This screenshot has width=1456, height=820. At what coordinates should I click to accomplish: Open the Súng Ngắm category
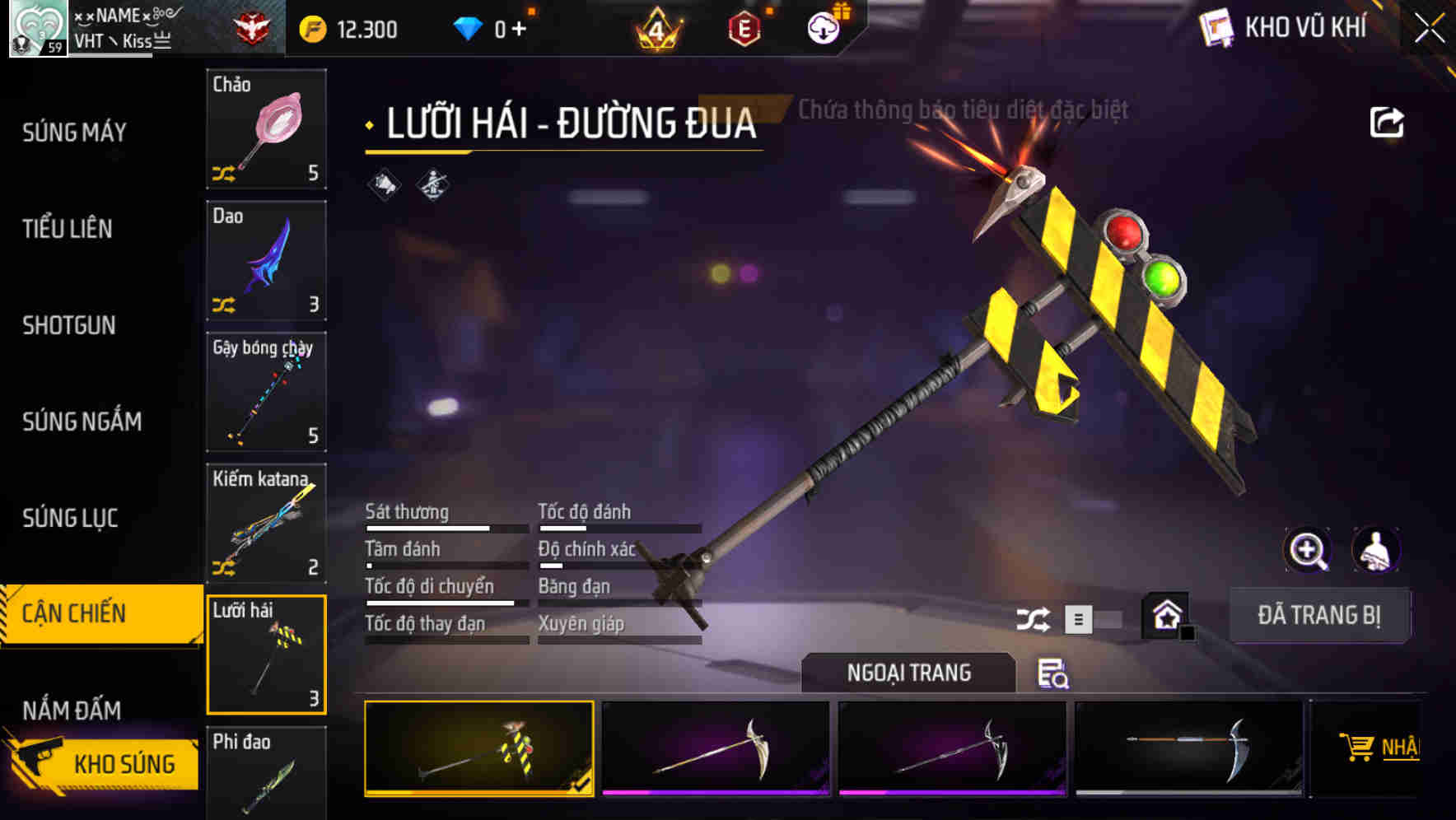click(81, 422)
